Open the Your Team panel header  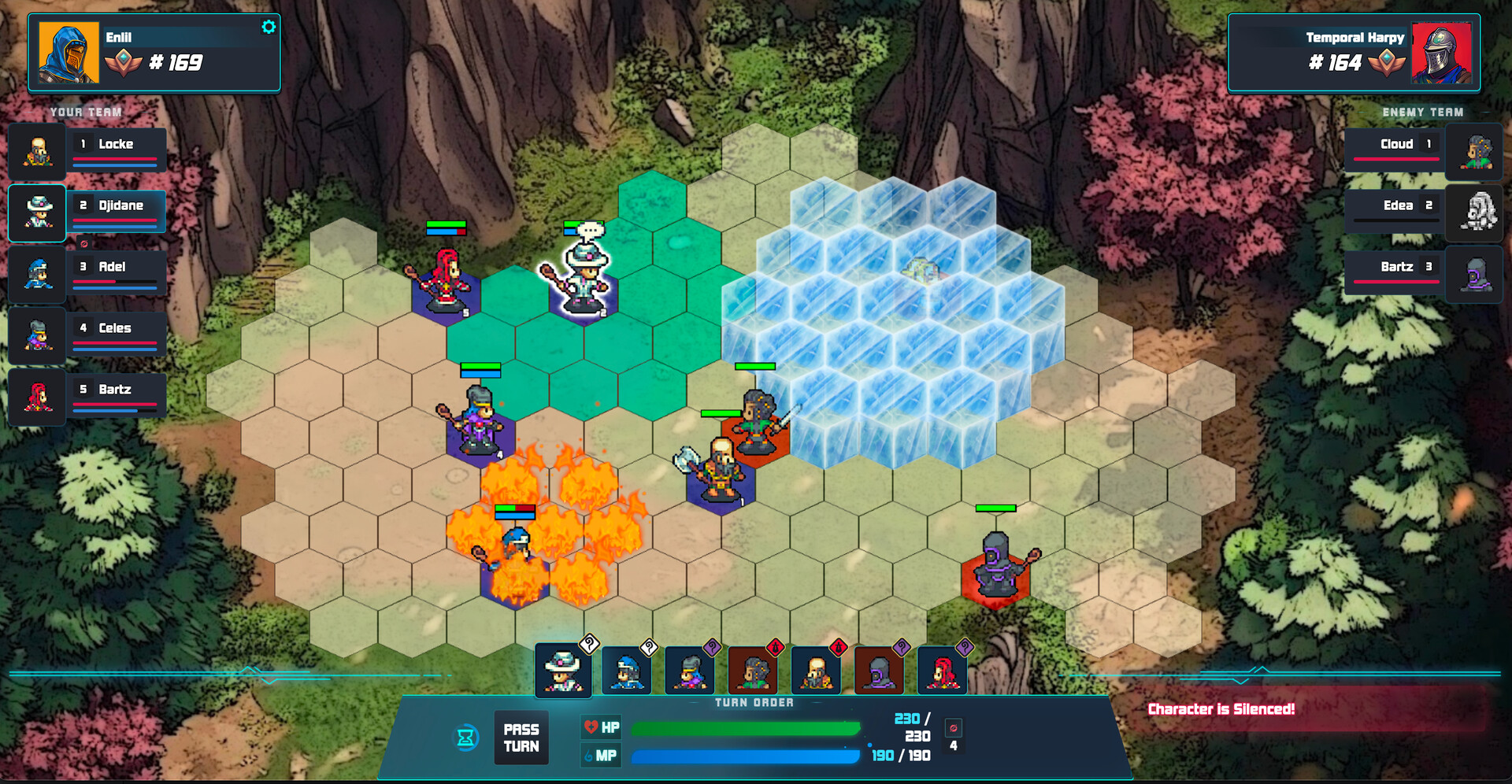[x=85, y=112]
